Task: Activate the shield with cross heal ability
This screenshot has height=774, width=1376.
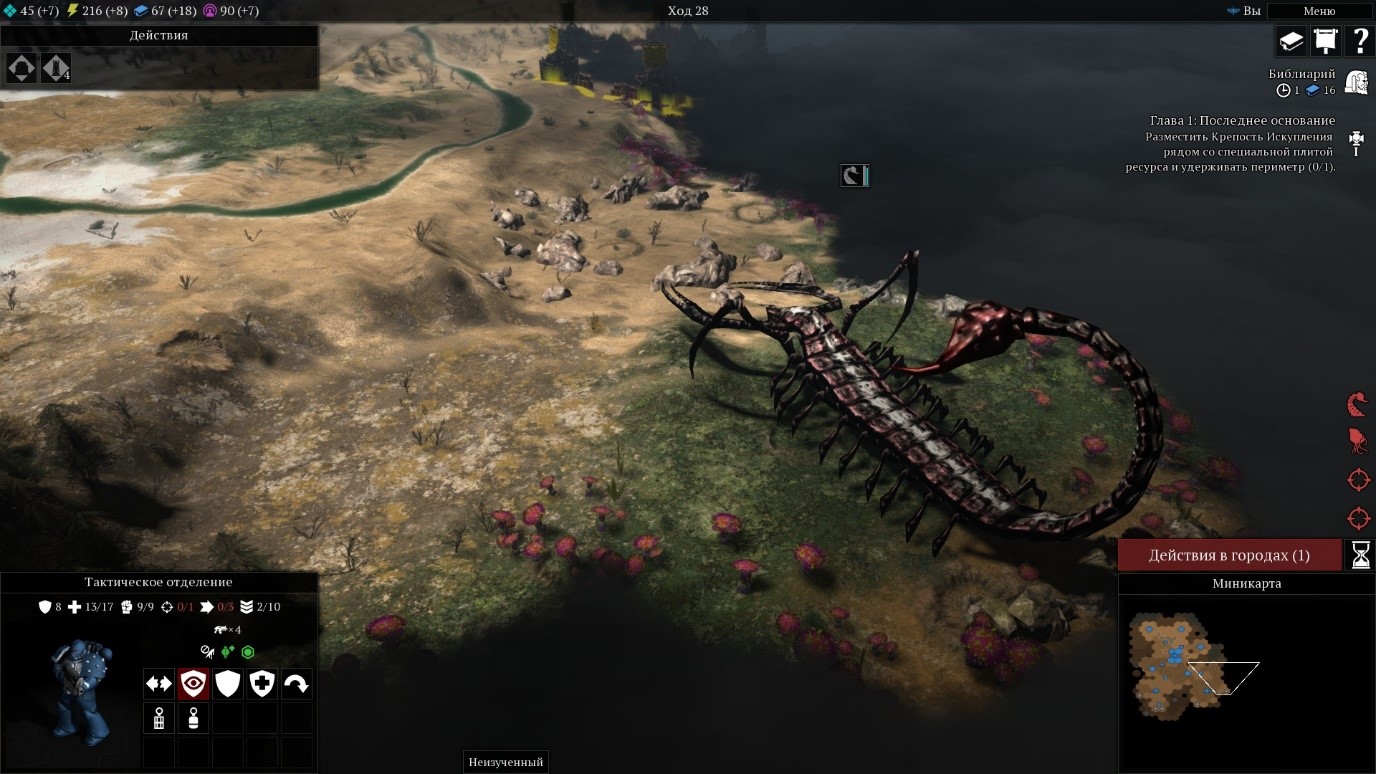Action: click(x=262, y=684)
